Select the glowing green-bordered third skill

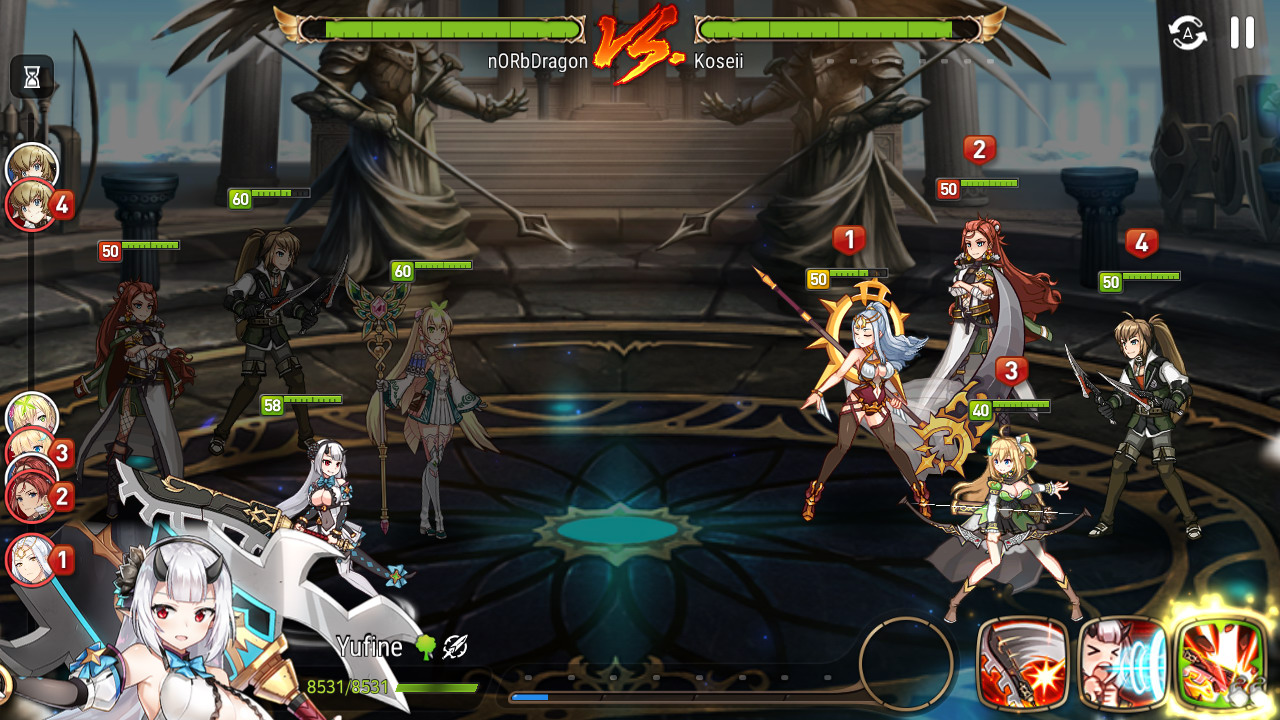click(1222, 662)
